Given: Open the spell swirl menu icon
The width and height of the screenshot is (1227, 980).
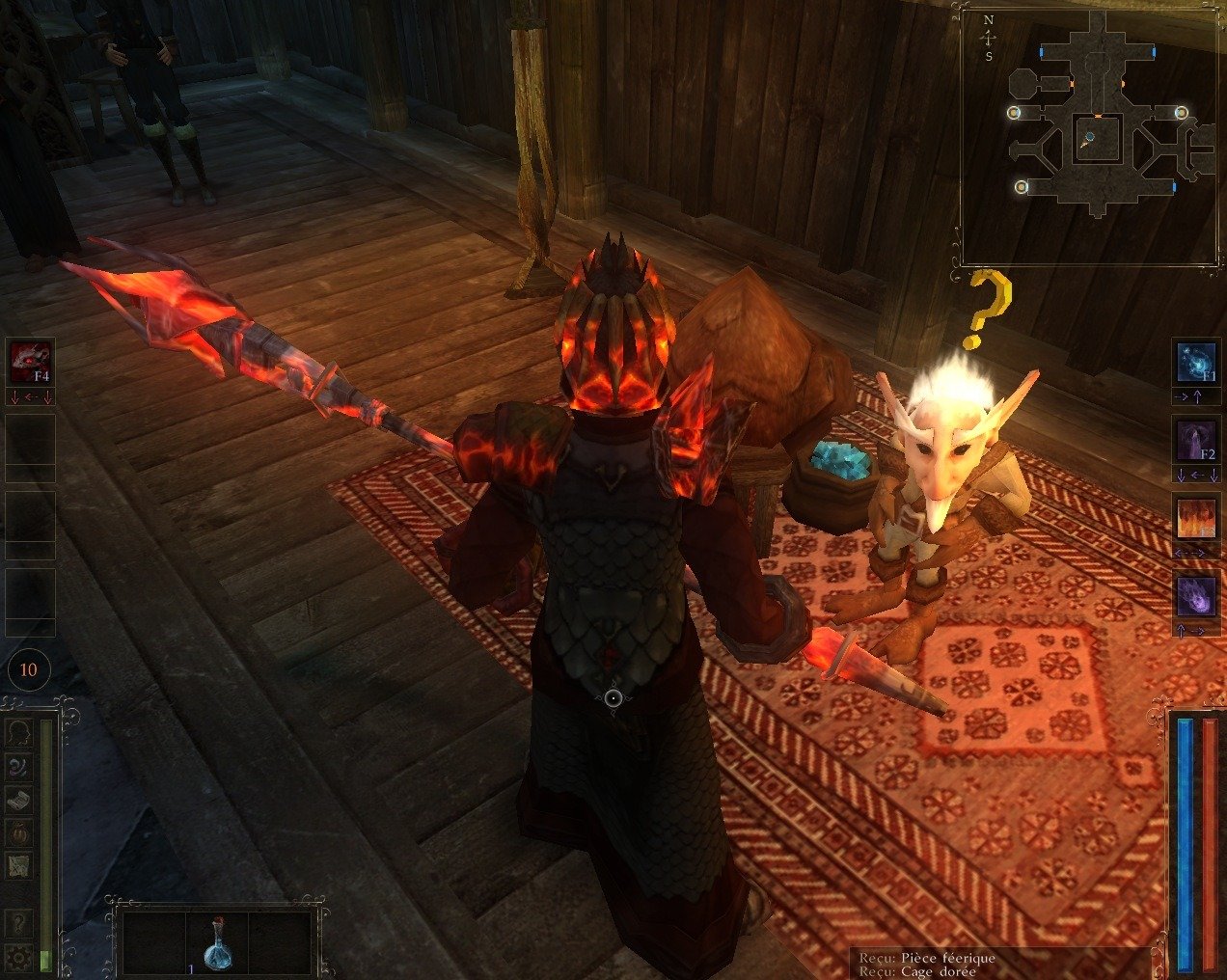Looking at the screenshot, I should pos(18,766).
